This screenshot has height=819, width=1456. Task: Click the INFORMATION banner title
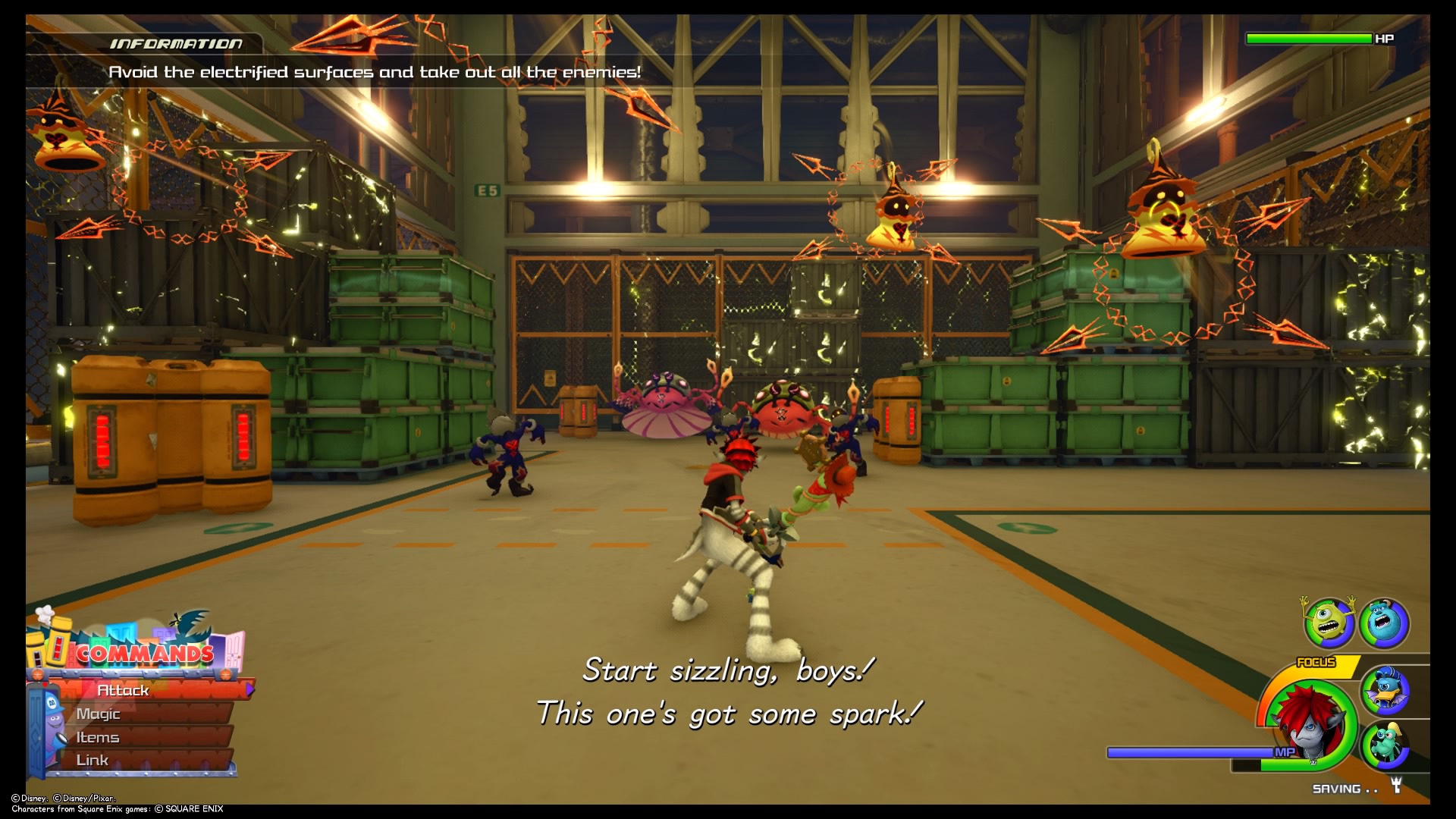(x=176, y=43)
